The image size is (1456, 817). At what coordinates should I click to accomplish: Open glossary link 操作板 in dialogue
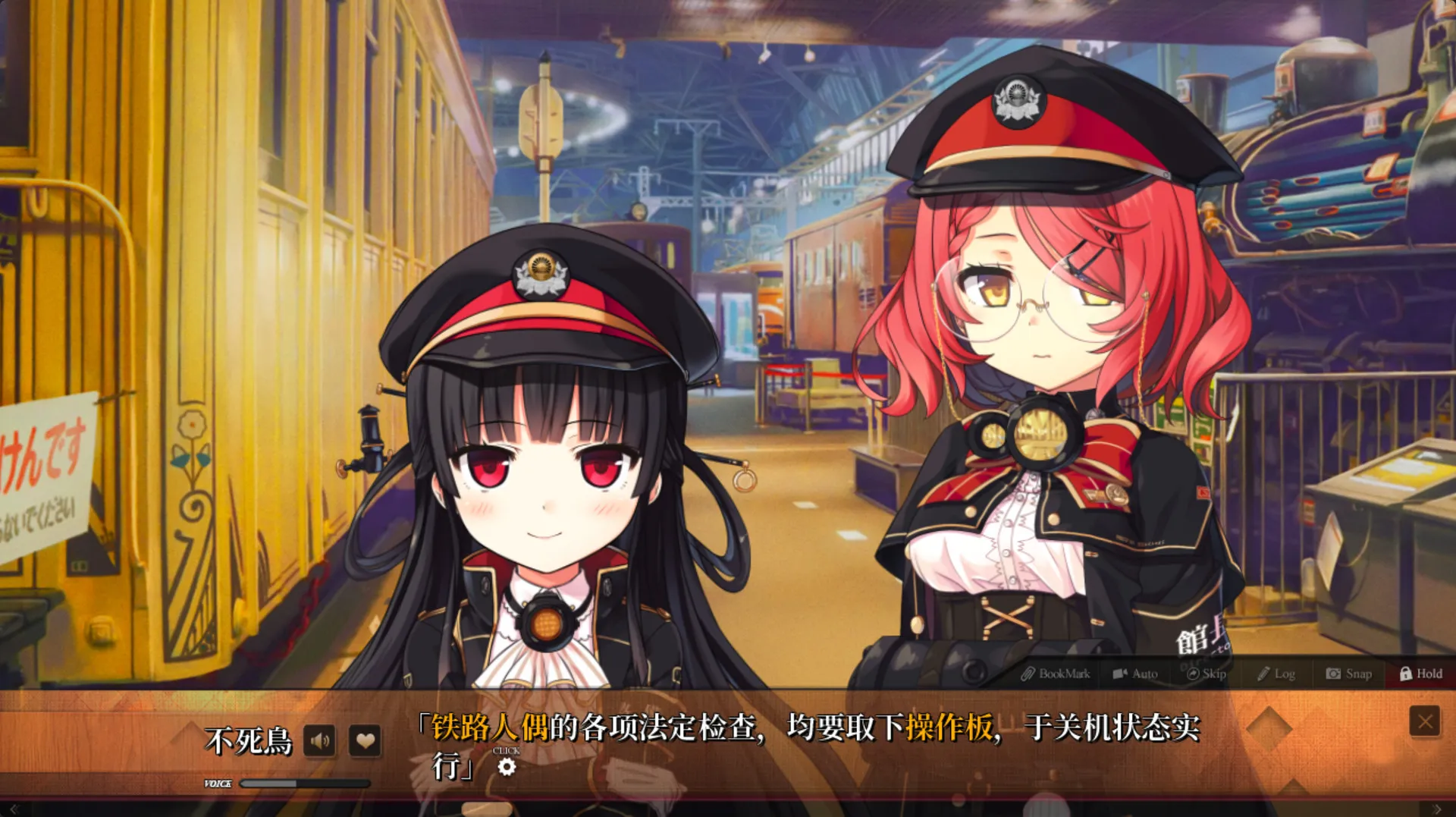point(950,726)
